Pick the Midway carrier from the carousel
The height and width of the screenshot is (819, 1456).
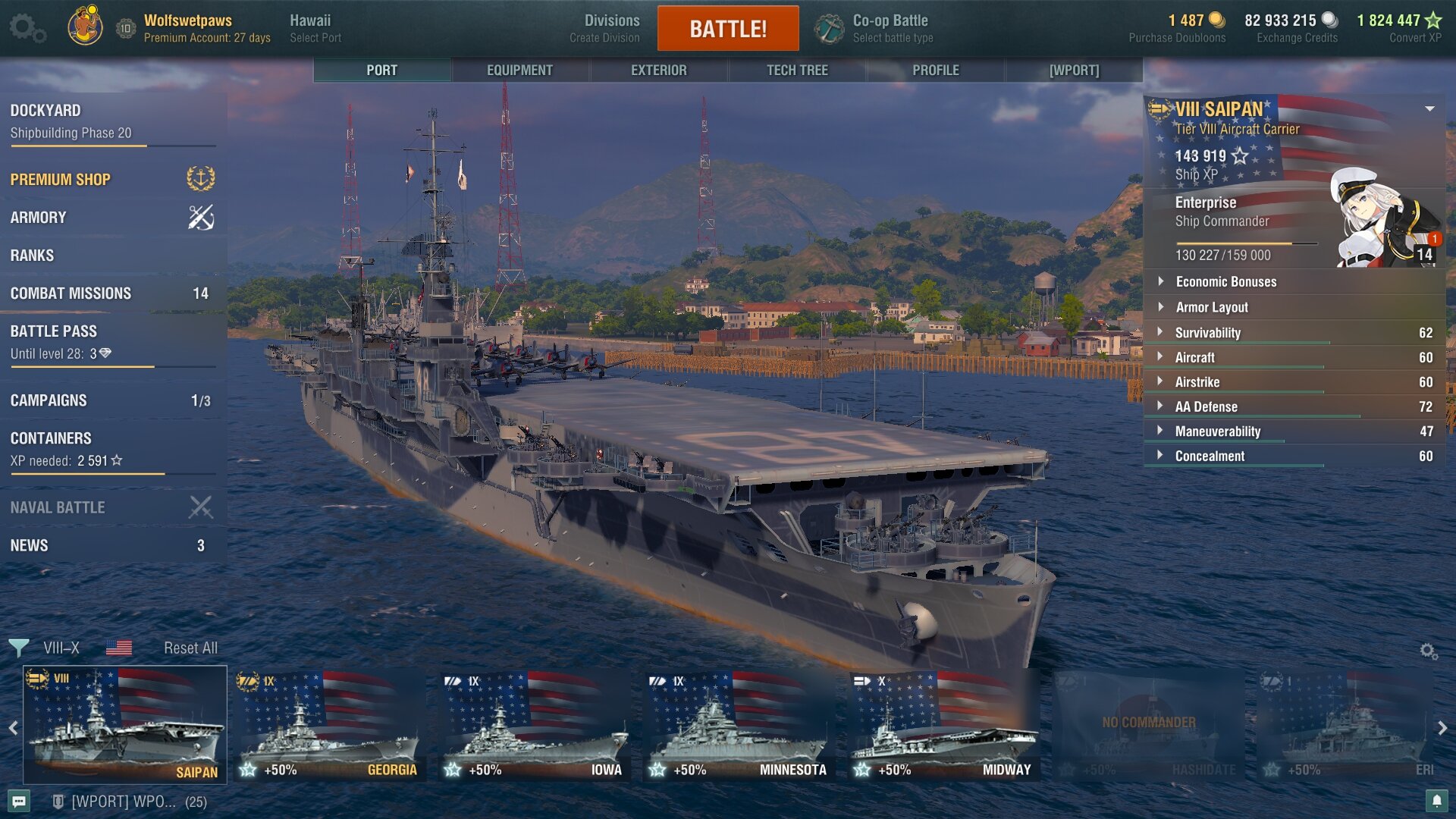[943, 726]
